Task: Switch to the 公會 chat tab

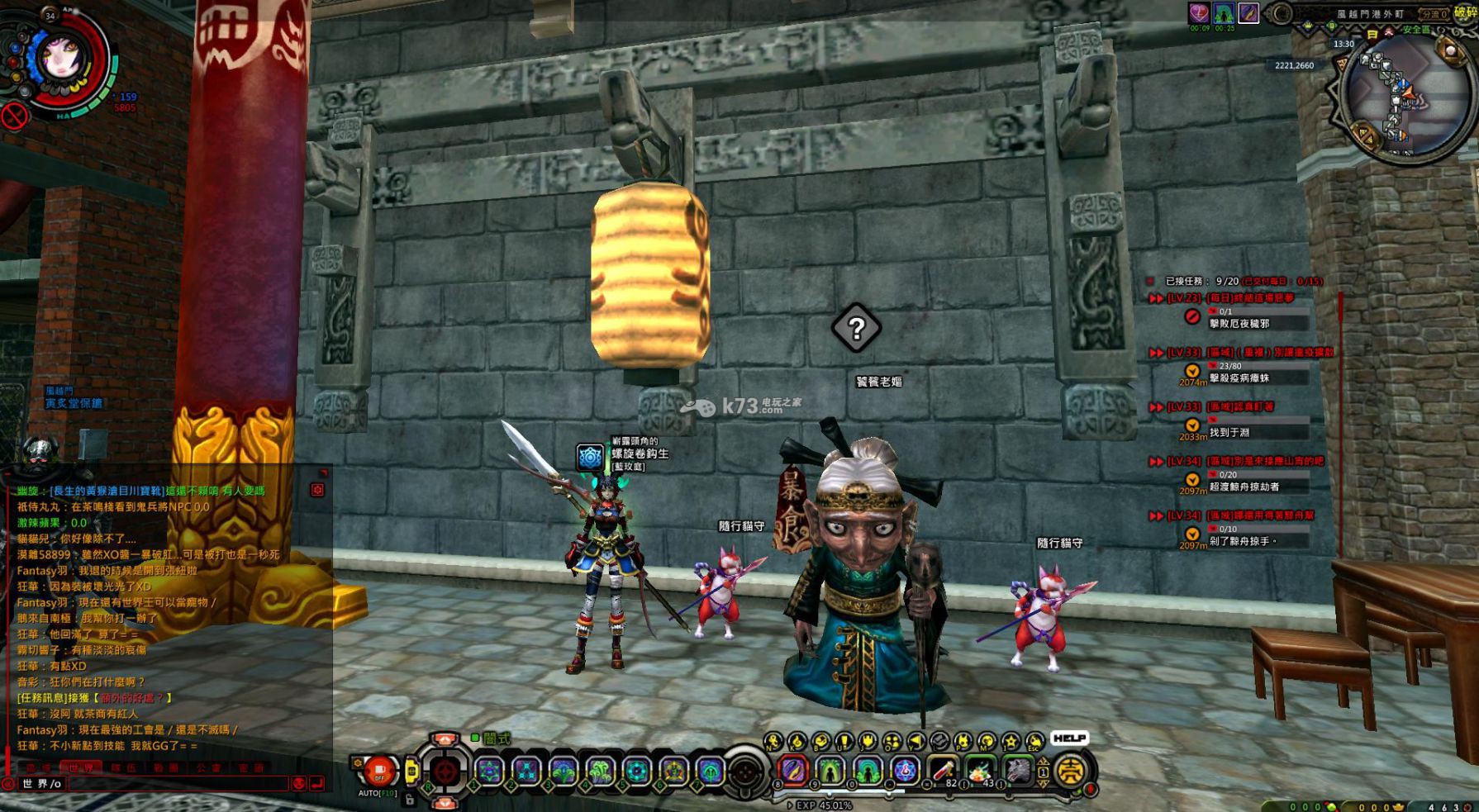Action: [x=207, y=767]
